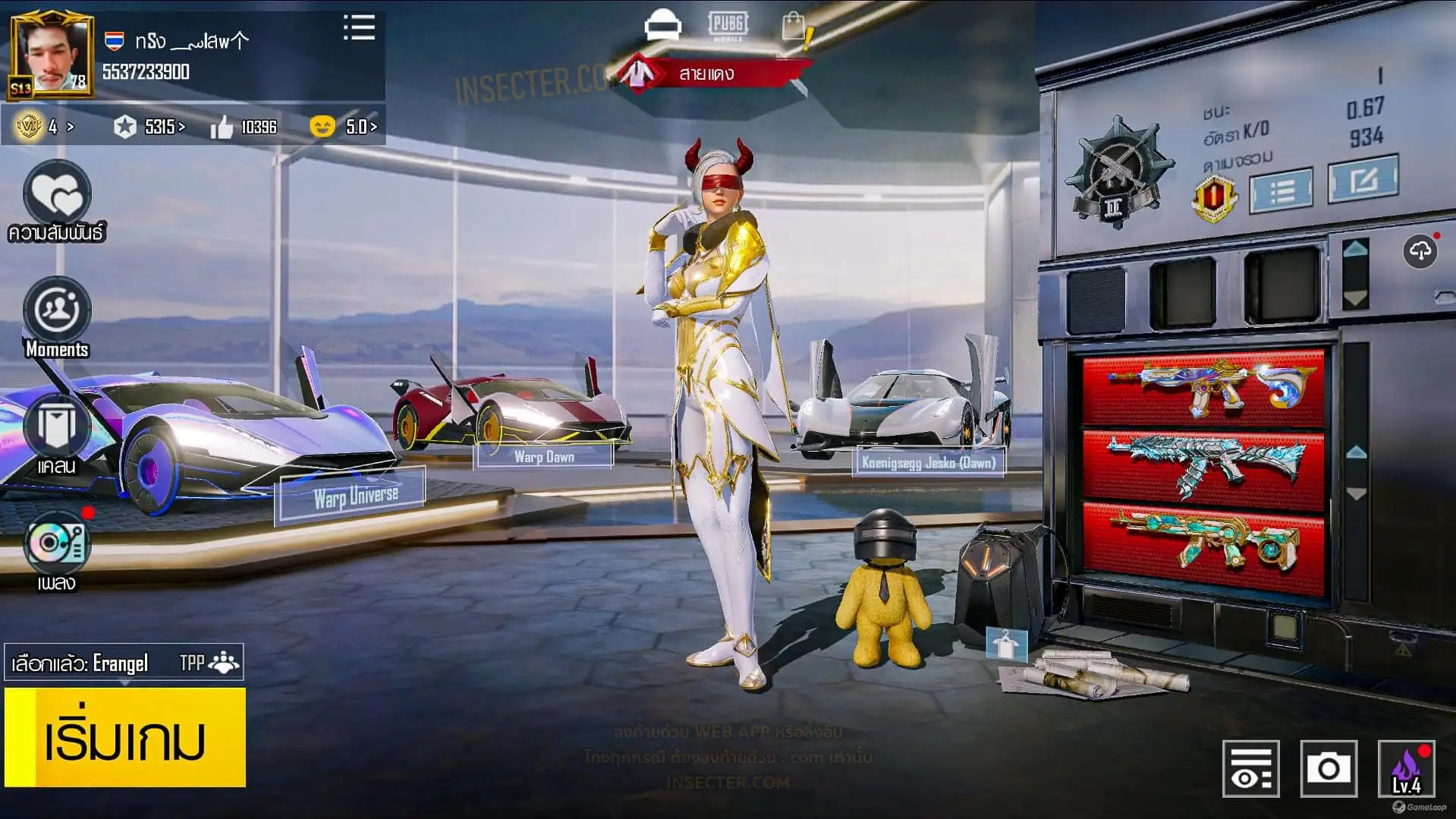Switch to the helmet tab at top

[662, 26]
